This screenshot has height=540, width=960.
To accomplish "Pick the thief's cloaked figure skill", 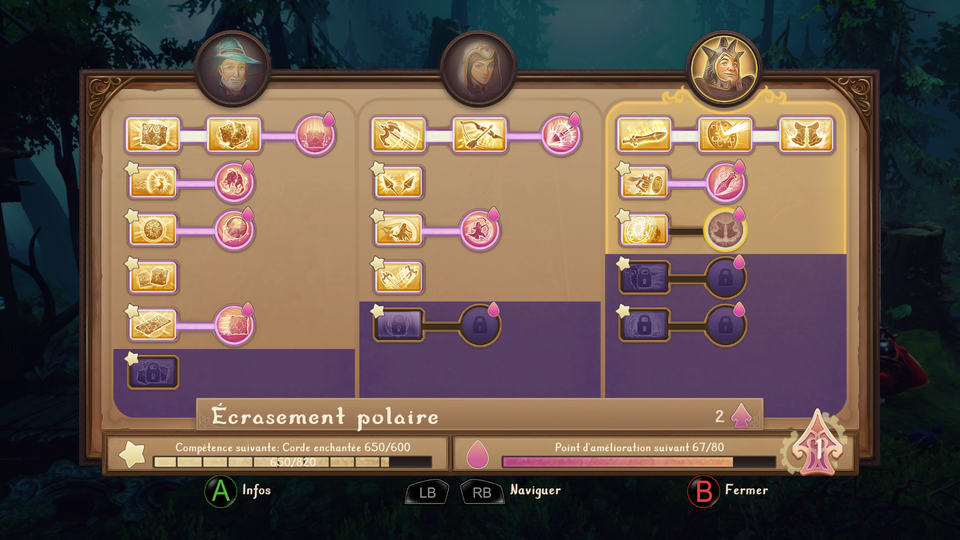I will pos(399,230).
